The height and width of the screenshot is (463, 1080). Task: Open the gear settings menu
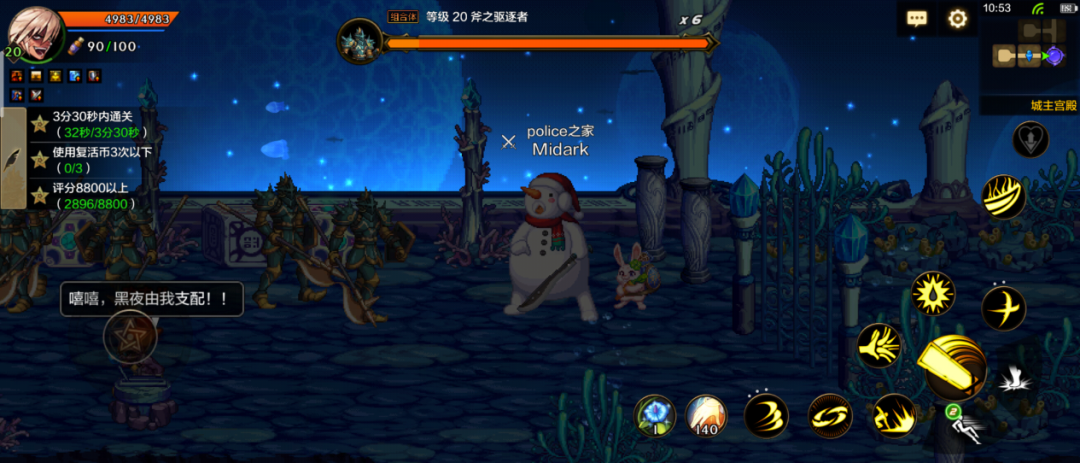click(958, 19)
